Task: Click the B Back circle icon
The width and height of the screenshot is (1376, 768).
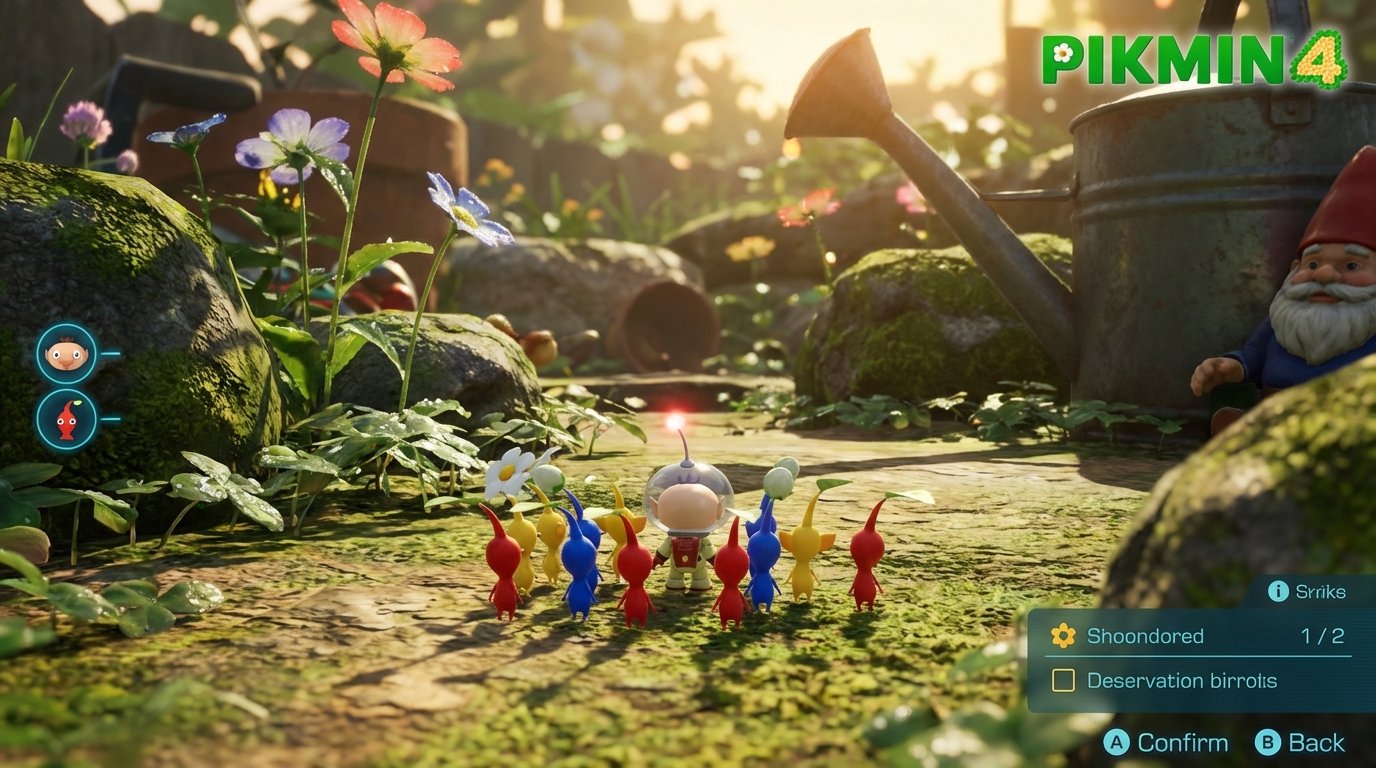Action: click(x=1269, y=743)
